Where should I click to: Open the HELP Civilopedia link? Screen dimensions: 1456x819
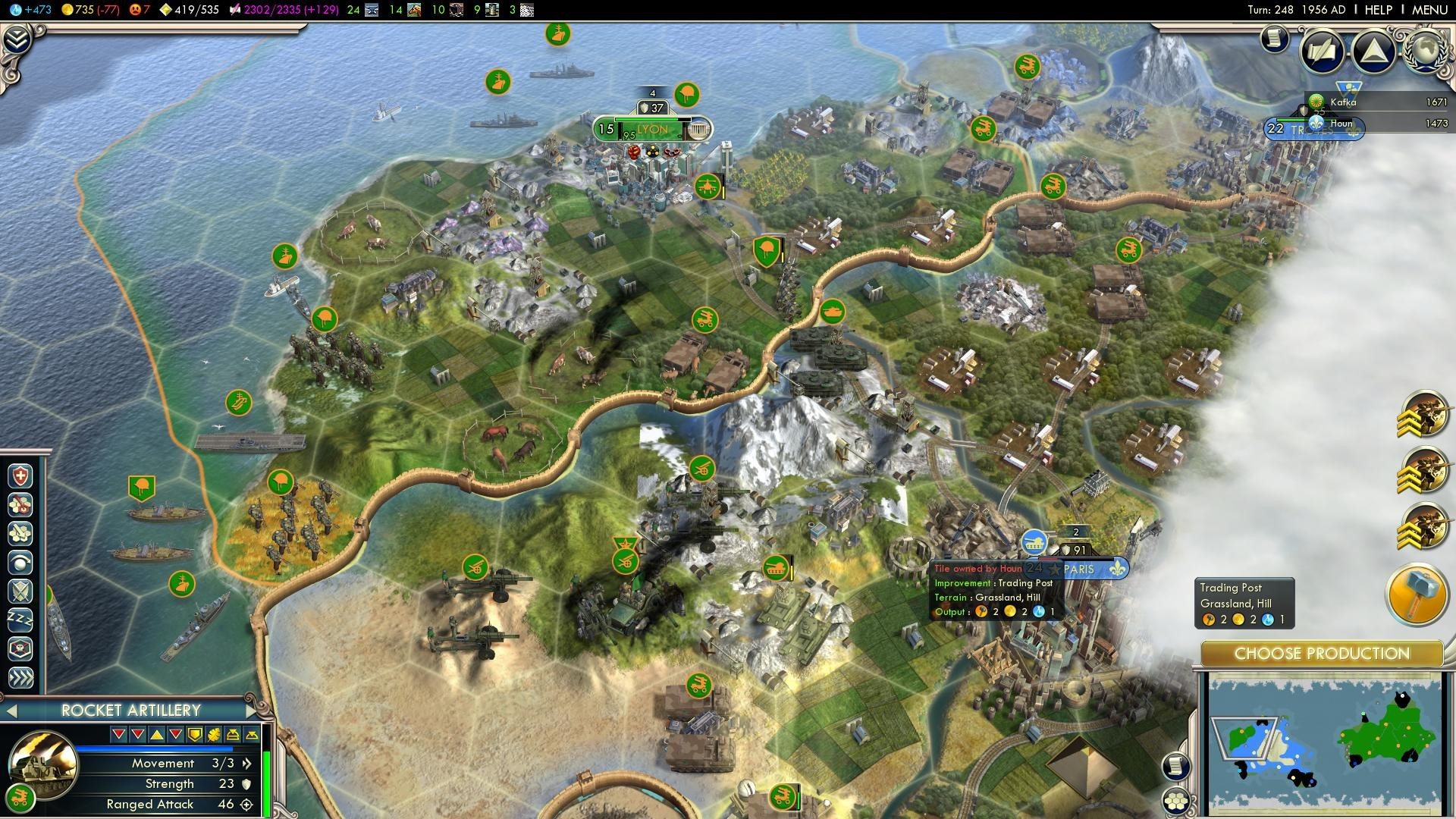[x=1378, y=10]
